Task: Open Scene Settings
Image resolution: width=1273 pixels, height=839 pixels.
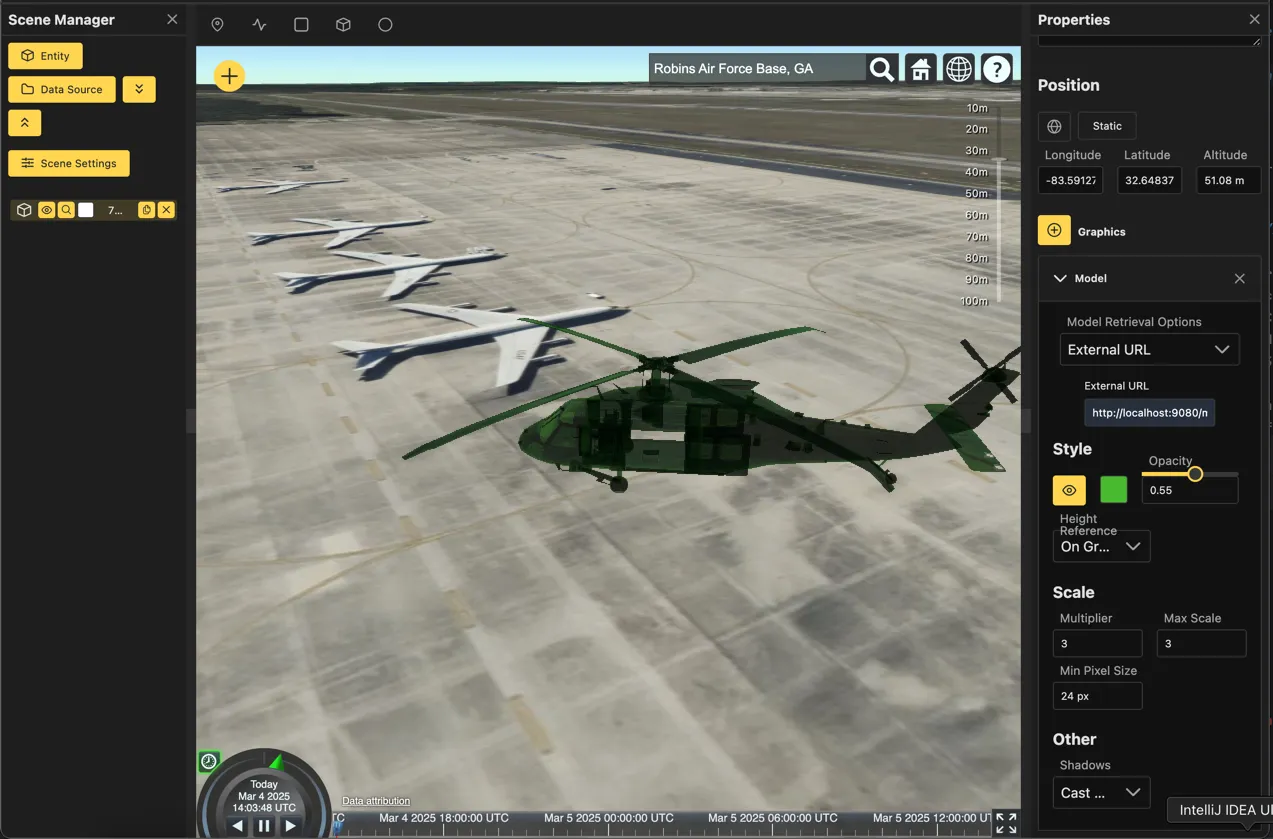Action: tap(69, 163)
